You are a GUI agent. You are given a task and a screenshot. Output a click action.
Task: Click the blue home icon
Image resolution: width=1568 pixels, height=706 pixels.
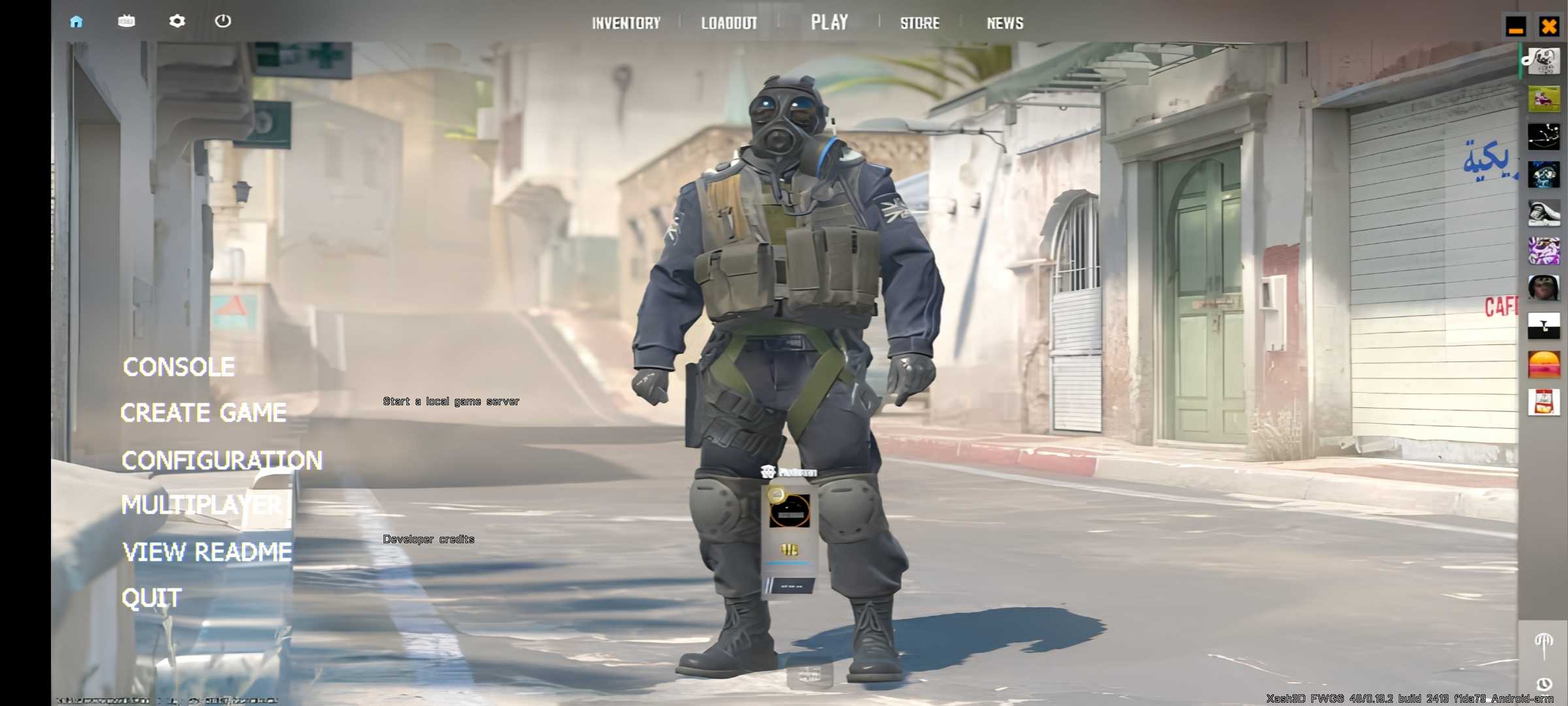76,22
